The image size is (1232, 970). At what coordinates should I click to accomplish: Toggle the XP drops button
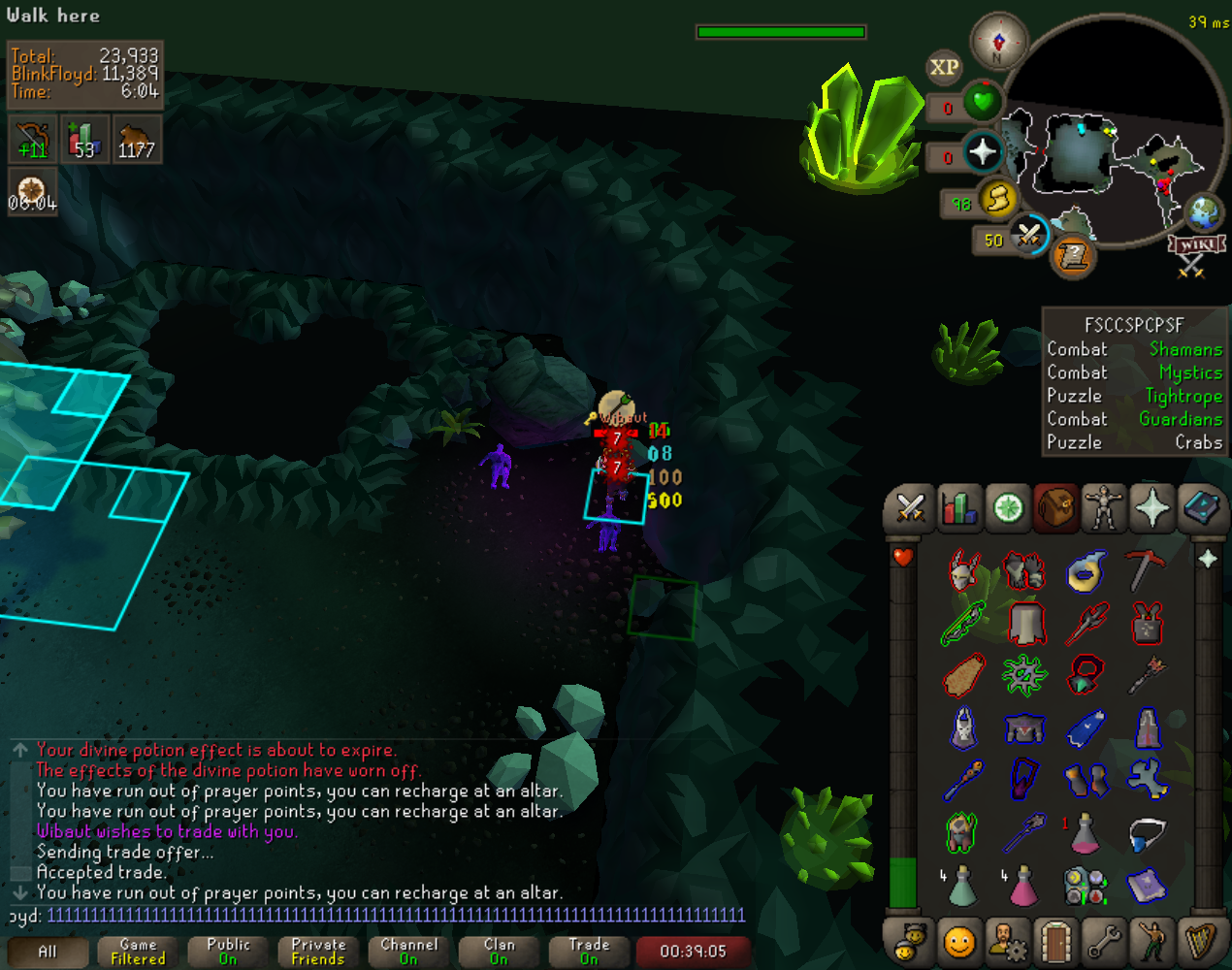point(944,67)
